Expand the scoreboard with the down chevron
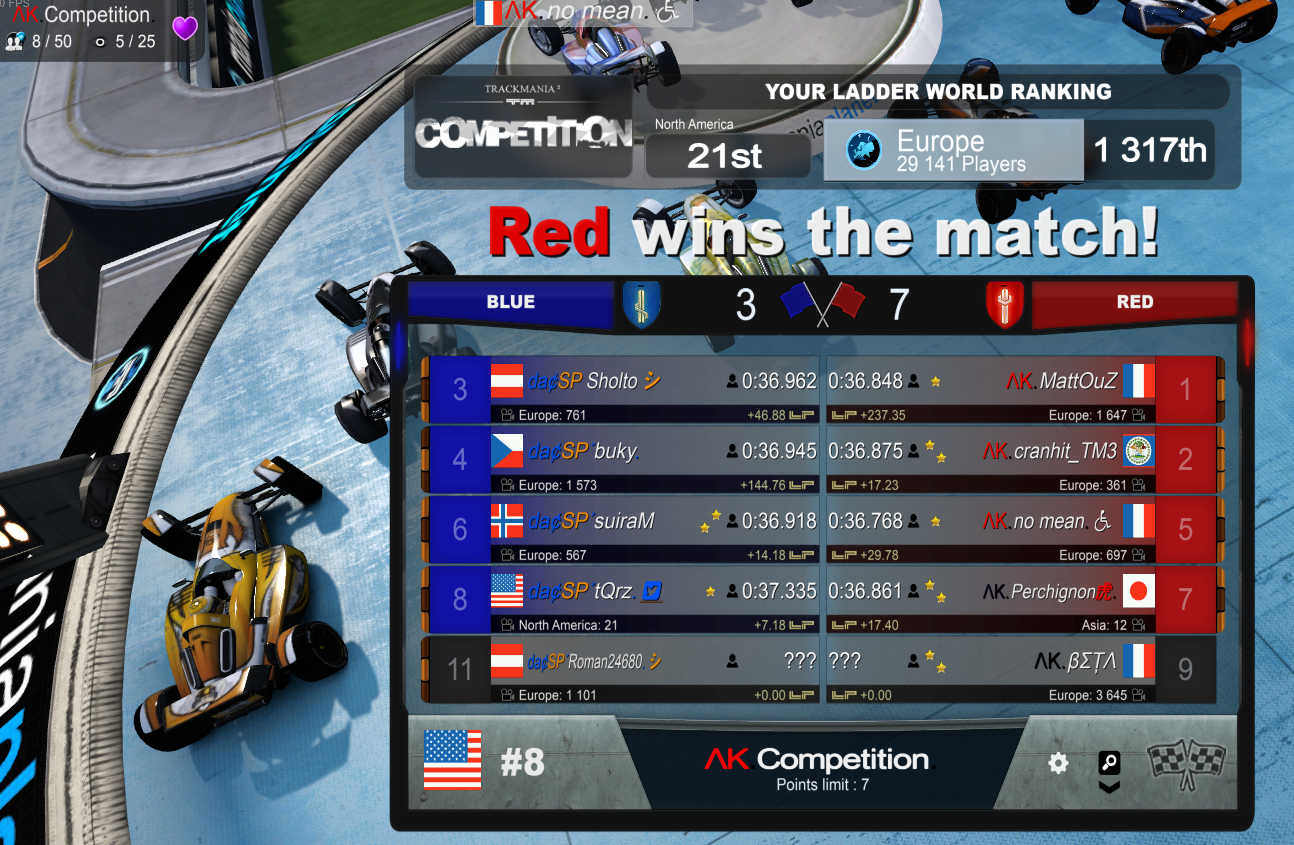This screenshot has width=1294, height=845. [1109, 787]
